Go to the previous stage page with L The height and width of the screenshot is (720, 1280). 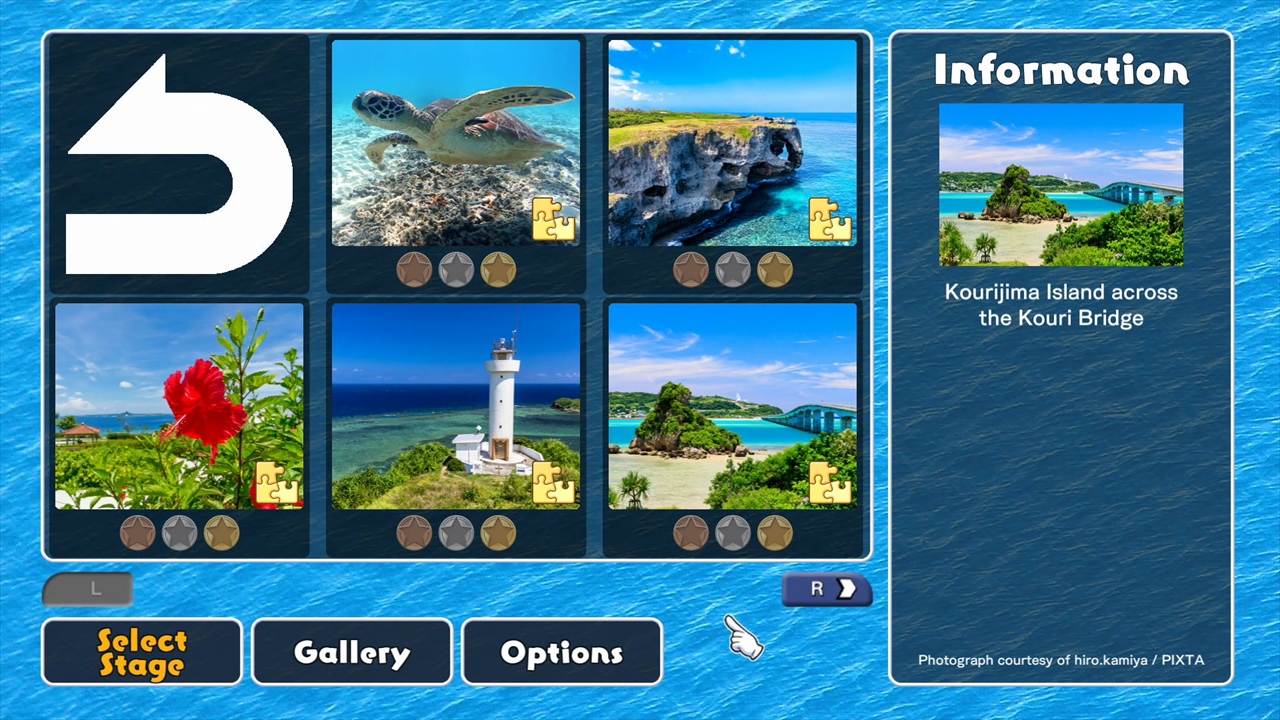point(87,589)
